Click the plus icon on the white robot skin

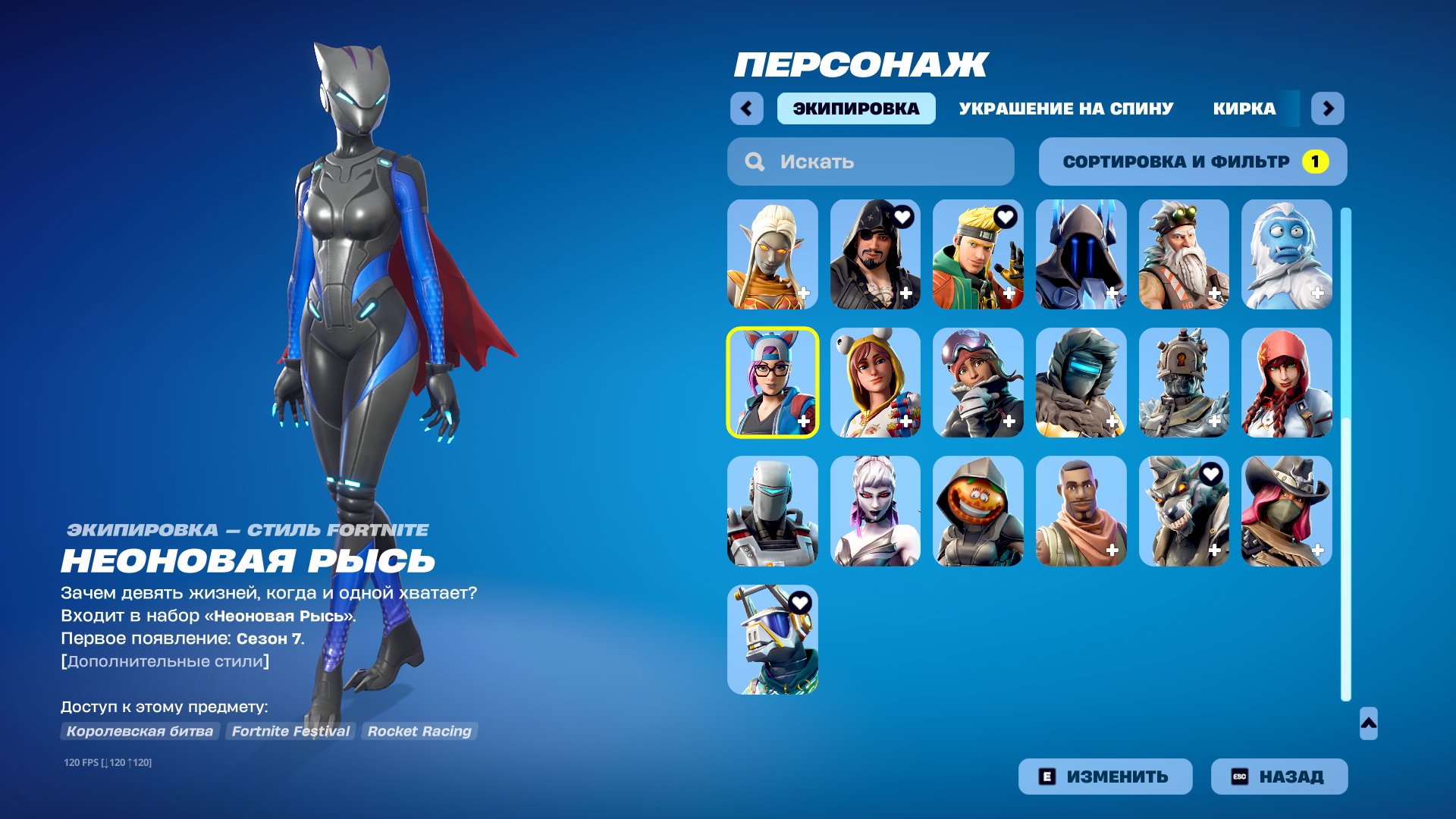point(804,551)
